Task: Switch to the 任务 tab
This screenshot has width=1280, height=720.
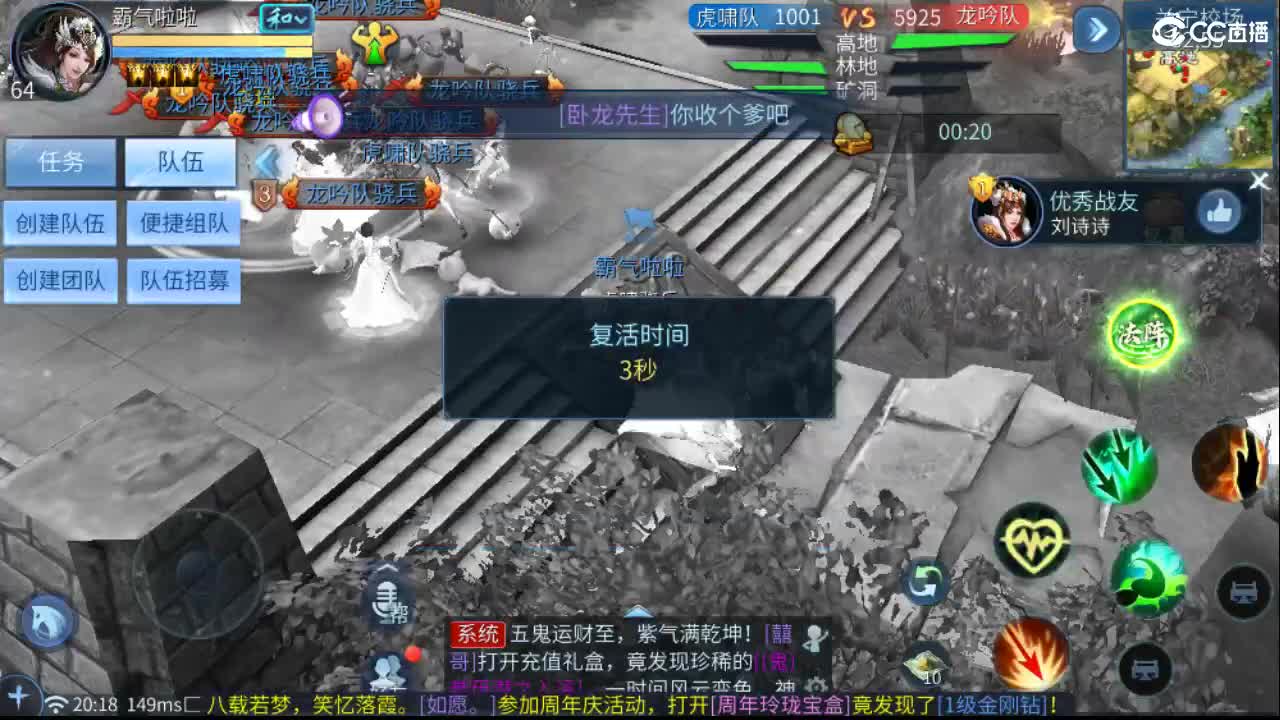Action: tap(61, 162)
